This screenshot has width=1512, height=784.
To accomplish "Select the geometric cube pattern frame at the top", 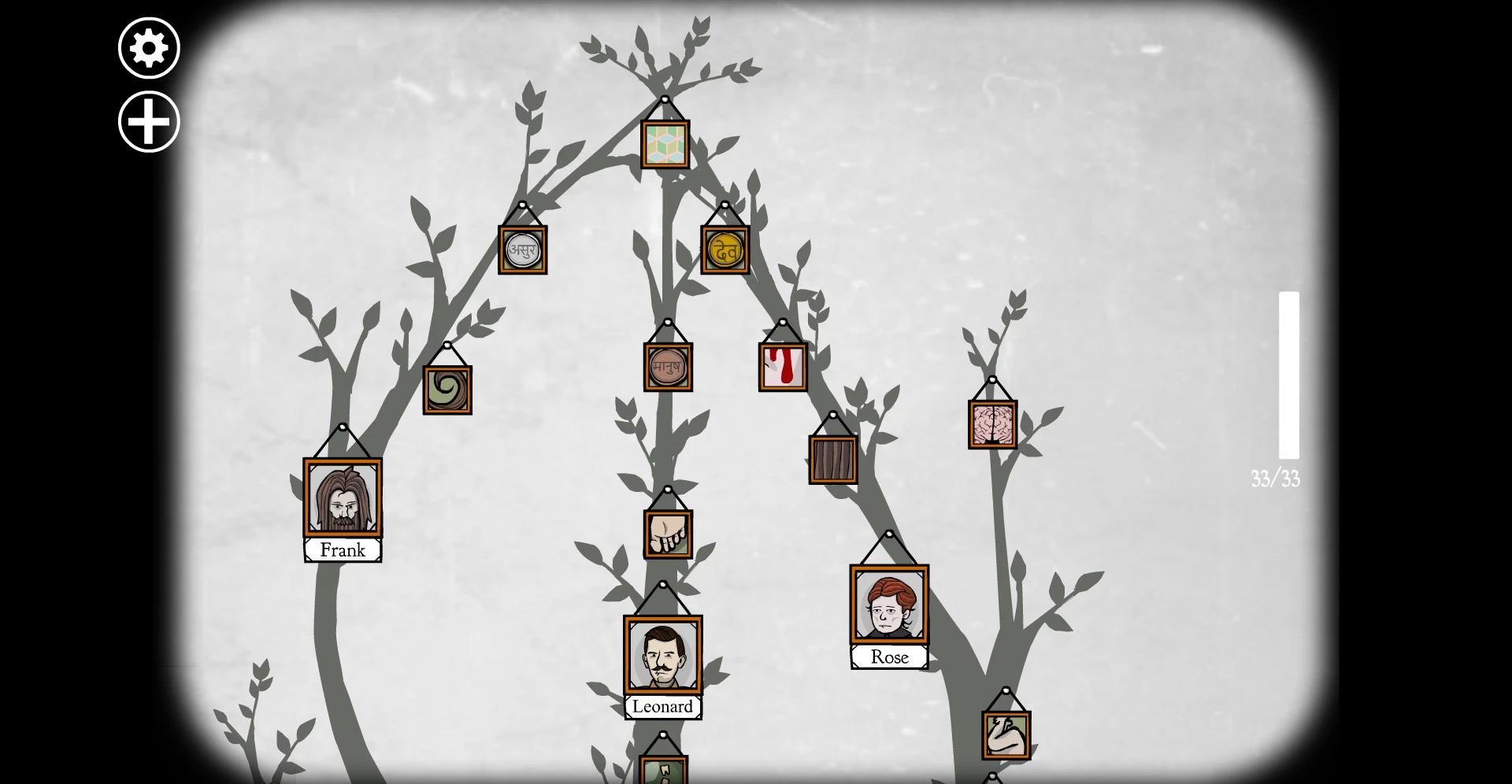I will click(666, 146).
